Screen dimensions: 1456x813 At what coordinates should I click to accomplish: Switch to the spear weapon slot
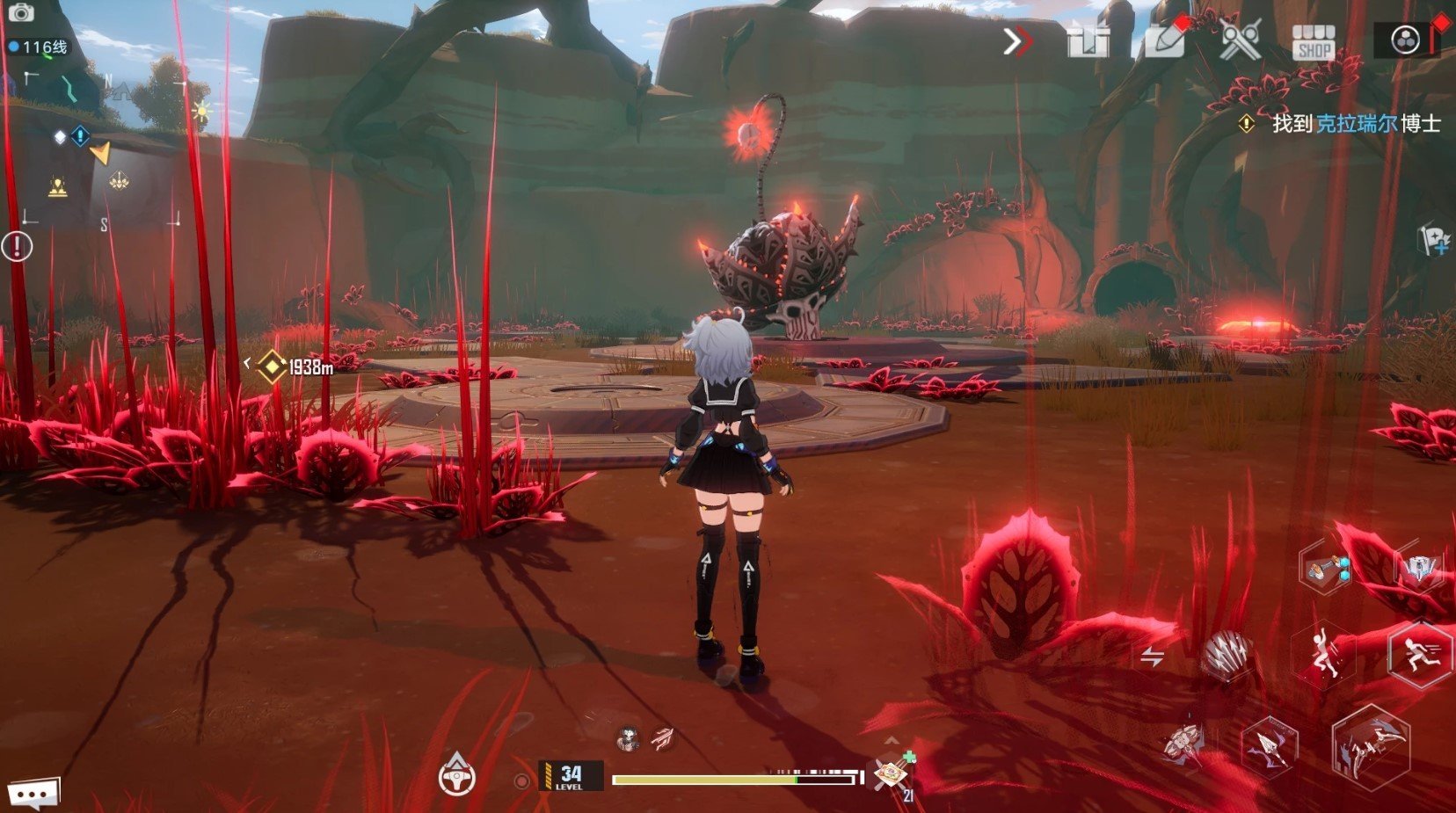coord(1270,746)
